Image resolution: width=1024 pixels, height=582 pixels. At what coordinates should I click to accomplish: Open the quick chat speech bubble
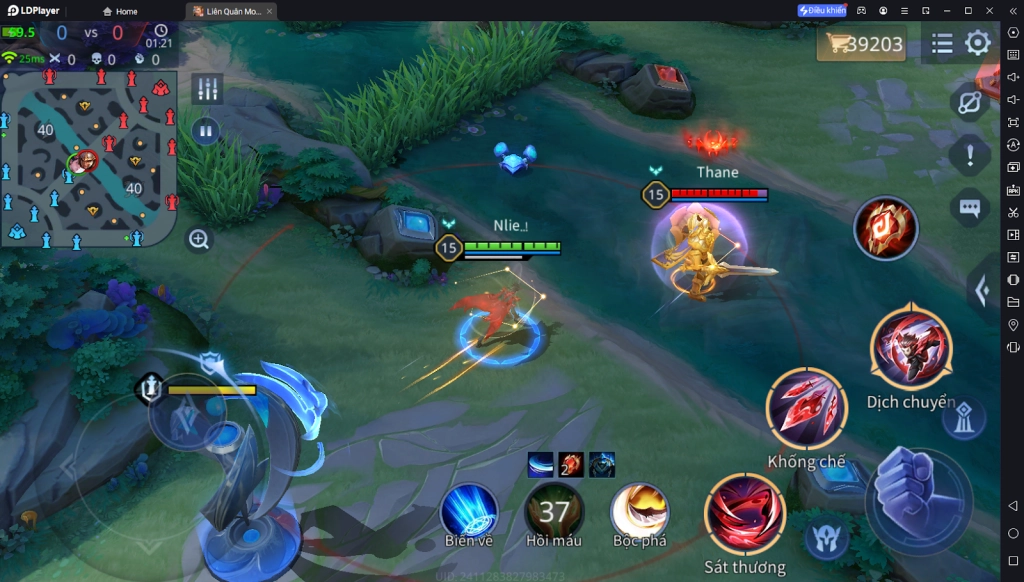click(969, 208)
